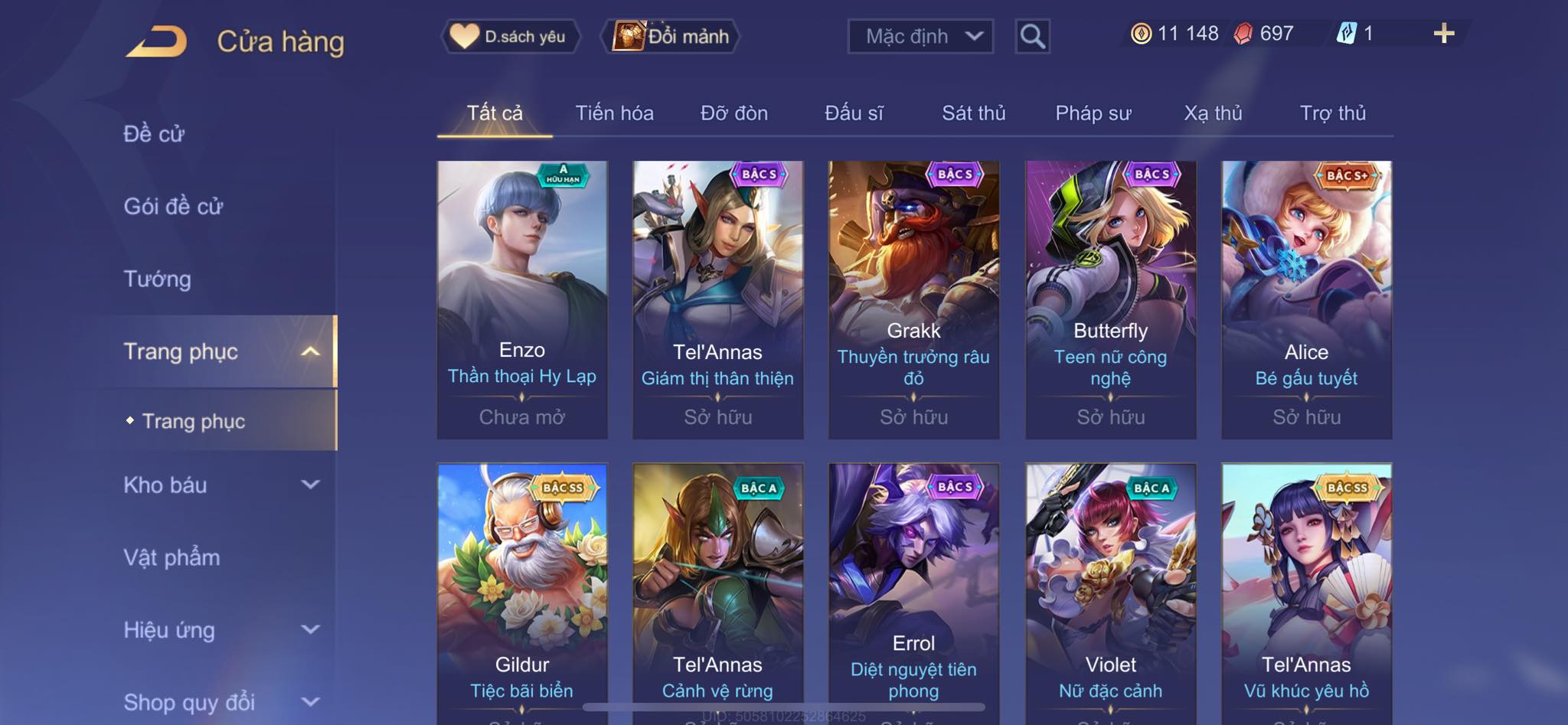Choose the Grakk Thuyền trưởng râu đỏ card
Image resolution: width=1568 pixels, height=725 pixels.
[913, 299]
